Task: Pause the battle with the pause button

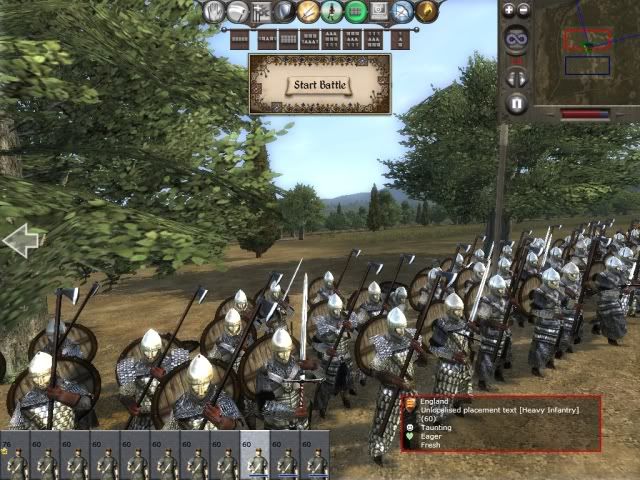Action: [516, 102]
